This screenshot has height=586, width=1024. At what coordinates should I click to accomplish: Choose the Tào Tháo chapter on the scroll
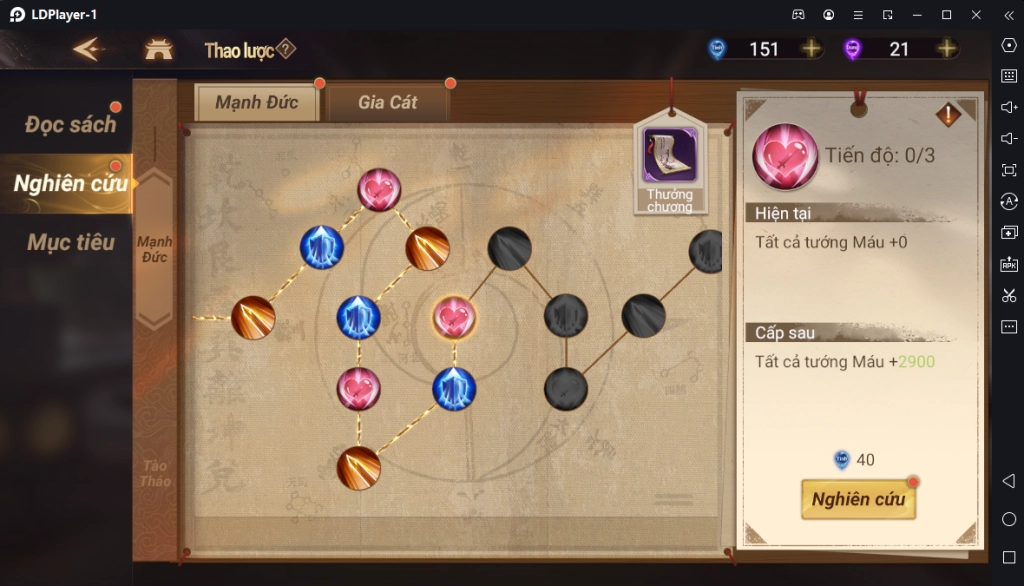pos(155,473)
